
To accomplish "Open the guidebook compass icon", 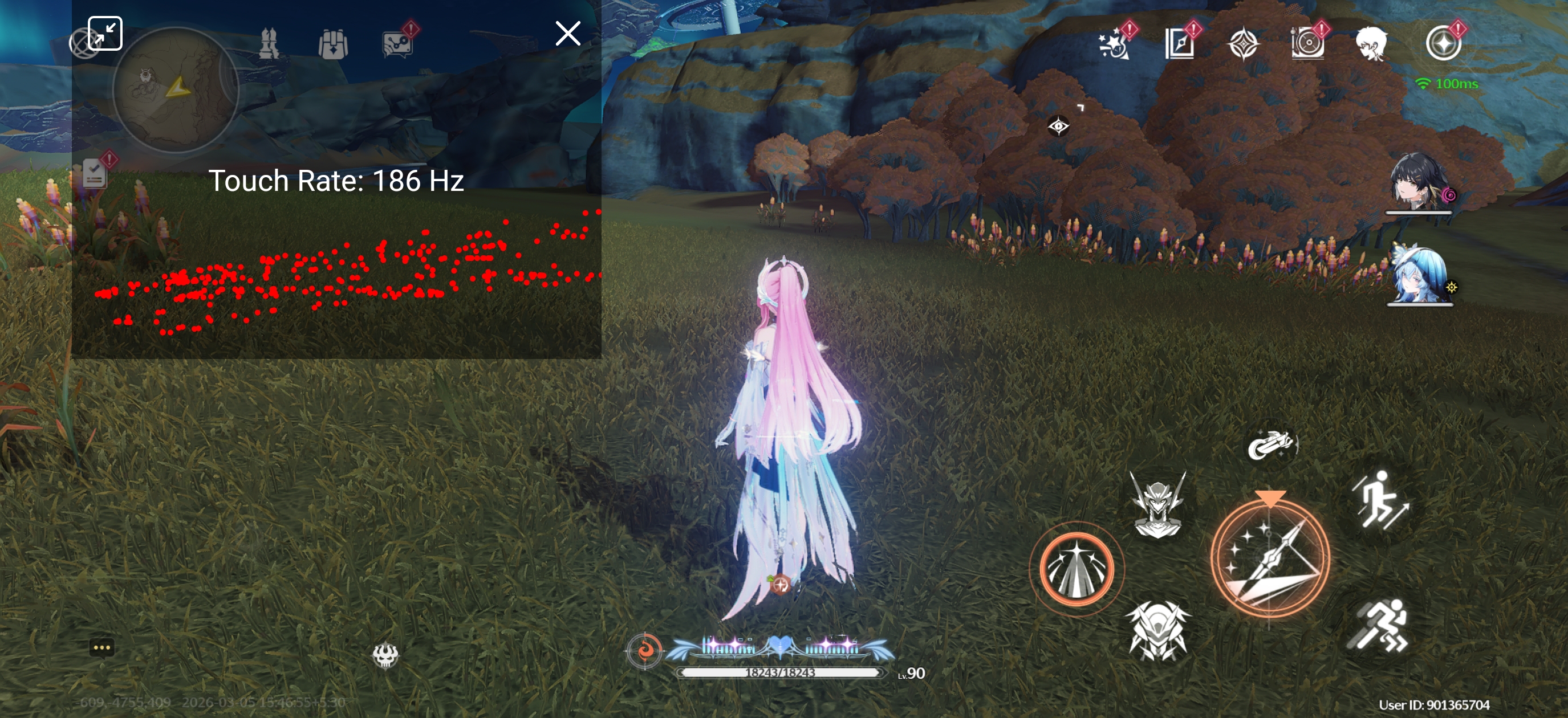I will [x=1179, y=44].
